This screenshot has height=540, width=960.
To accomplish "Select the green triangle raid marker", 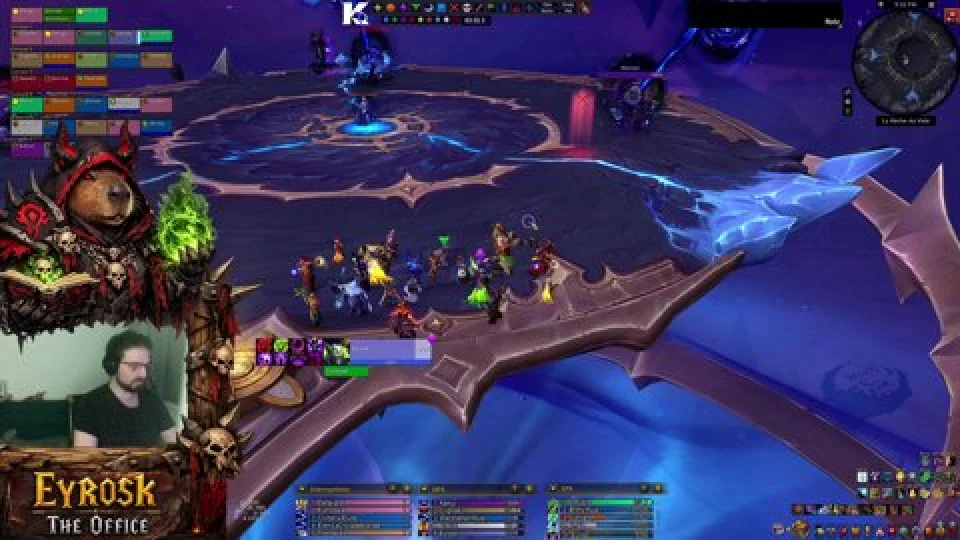I will [416, 8].
